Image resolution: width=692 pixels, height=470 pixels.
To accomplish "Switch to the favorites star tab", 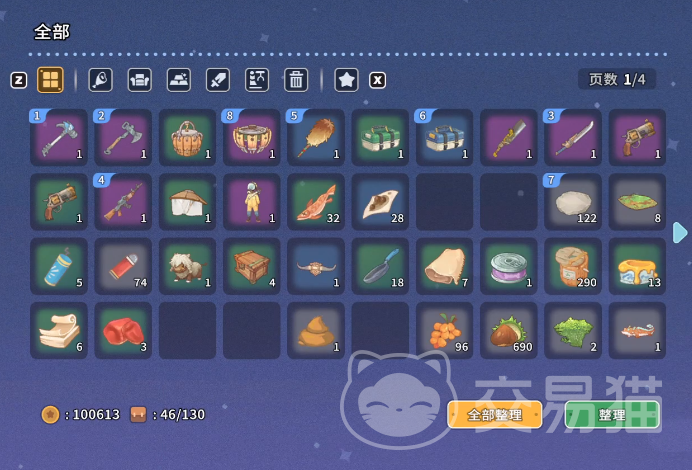I will tap(346, 80).
